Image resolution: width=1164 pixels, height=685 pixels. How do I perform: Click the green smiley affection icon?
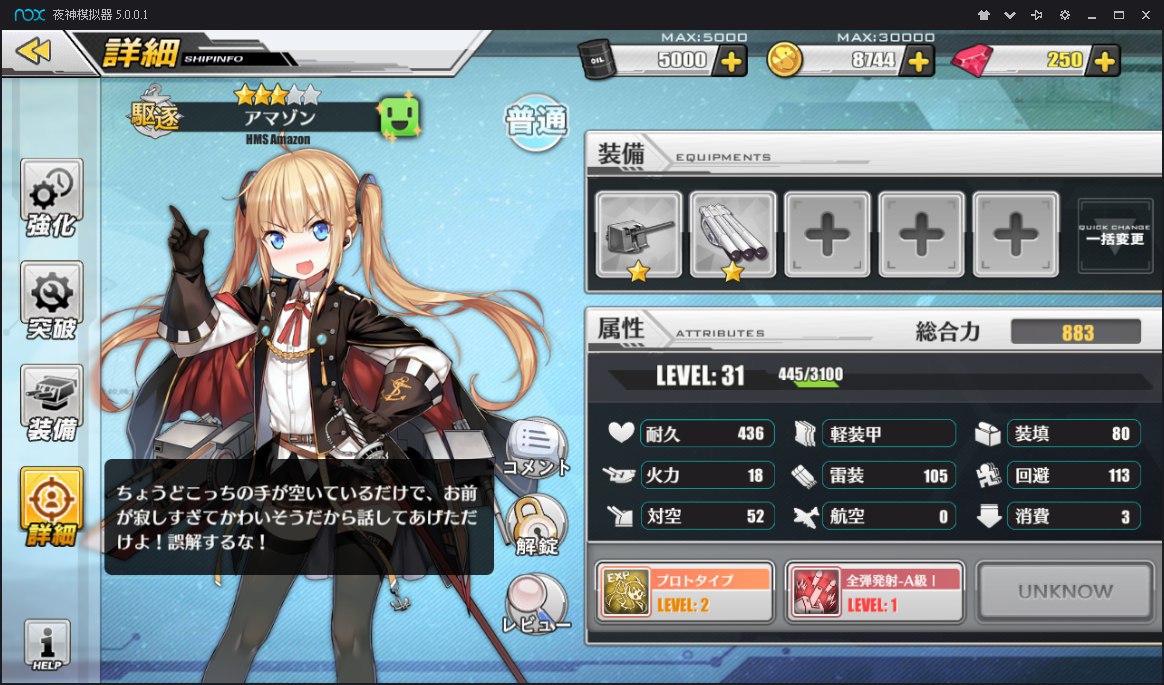[x=399, y=119]
